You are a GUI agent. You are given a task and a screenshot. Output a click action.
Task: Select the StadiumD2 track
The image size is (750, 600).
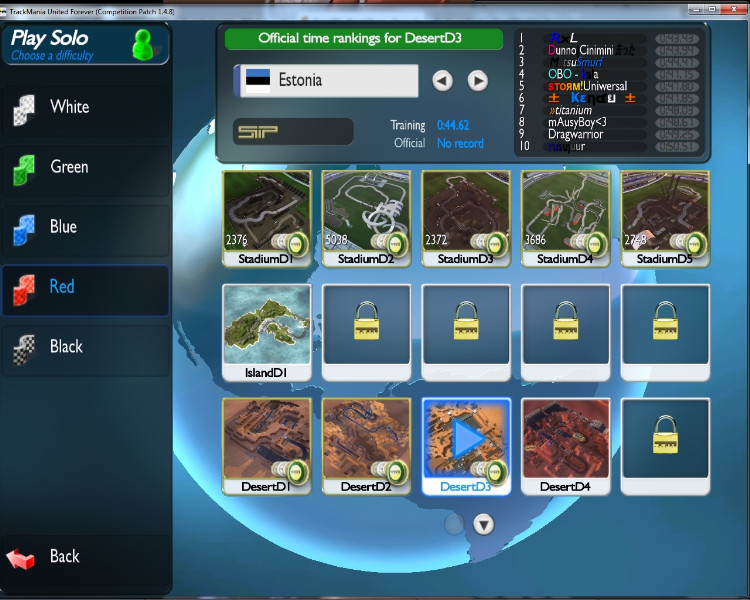[x=366, y=214]
